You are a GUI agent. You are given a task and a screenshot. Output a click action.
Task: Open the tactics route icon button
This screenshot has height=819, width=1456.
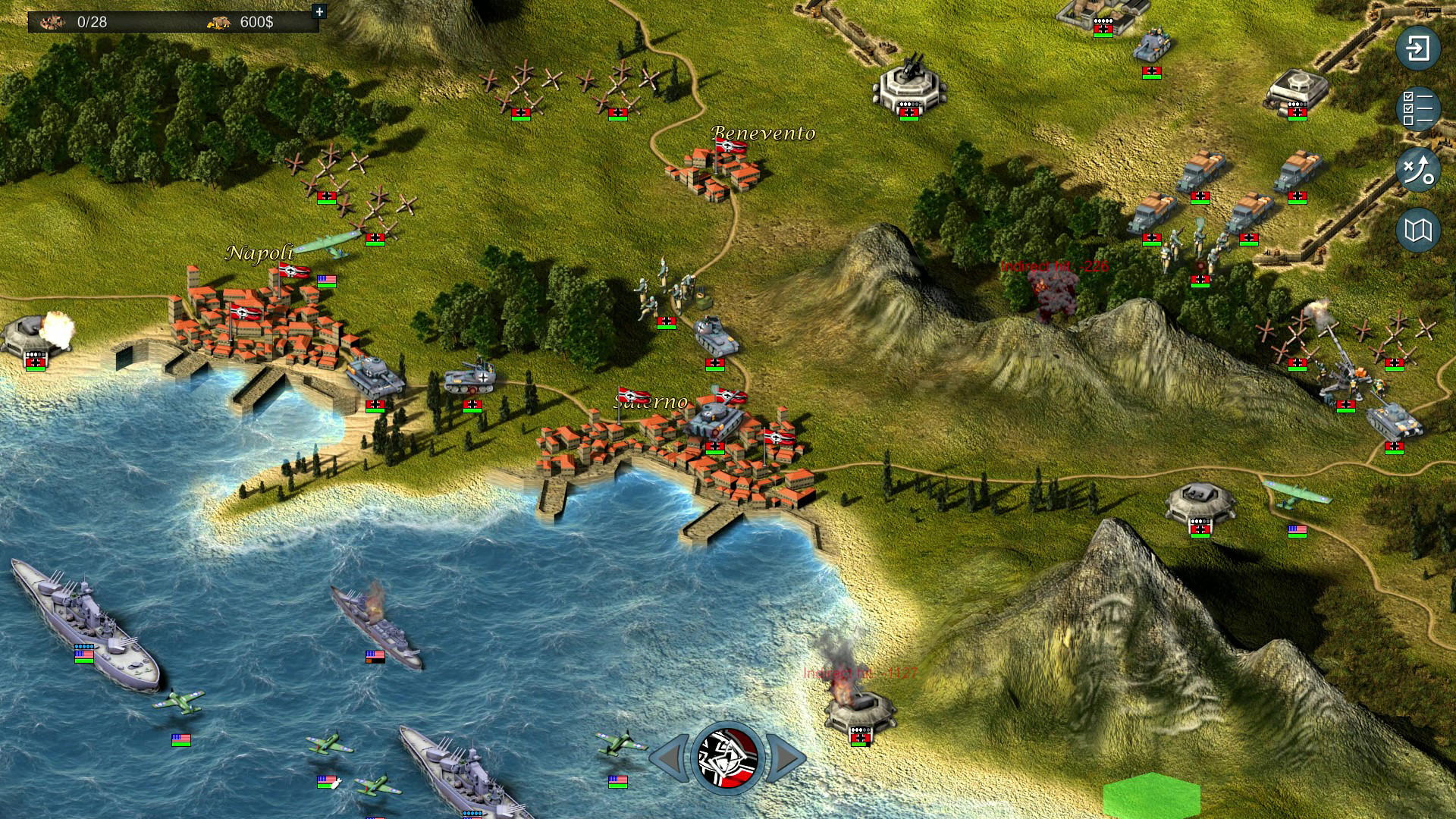click(x=1418, y=169)
